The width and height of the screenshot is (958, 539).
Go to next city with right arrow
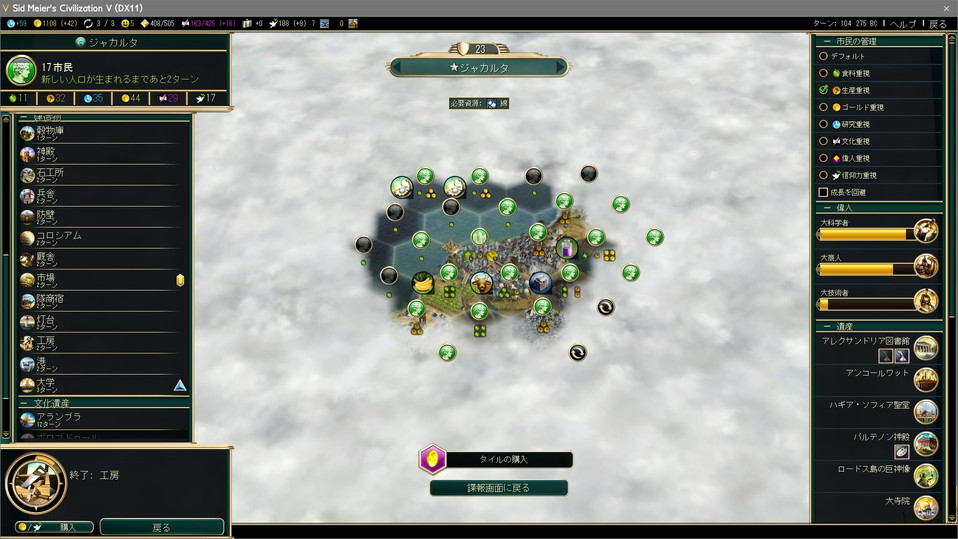pos(560,67)
